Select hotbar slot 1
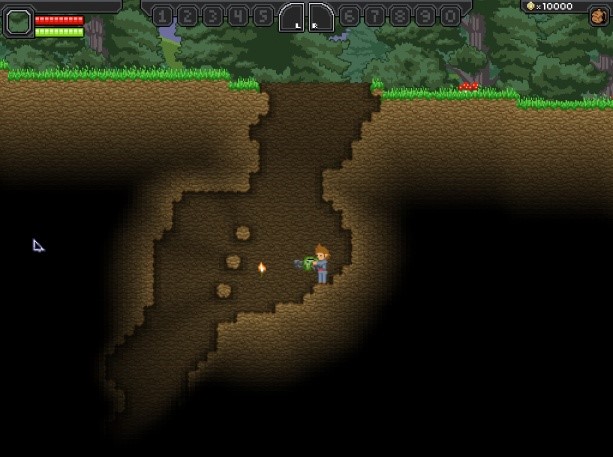This screenshot has height=457, width=613. tap(164, 16)
